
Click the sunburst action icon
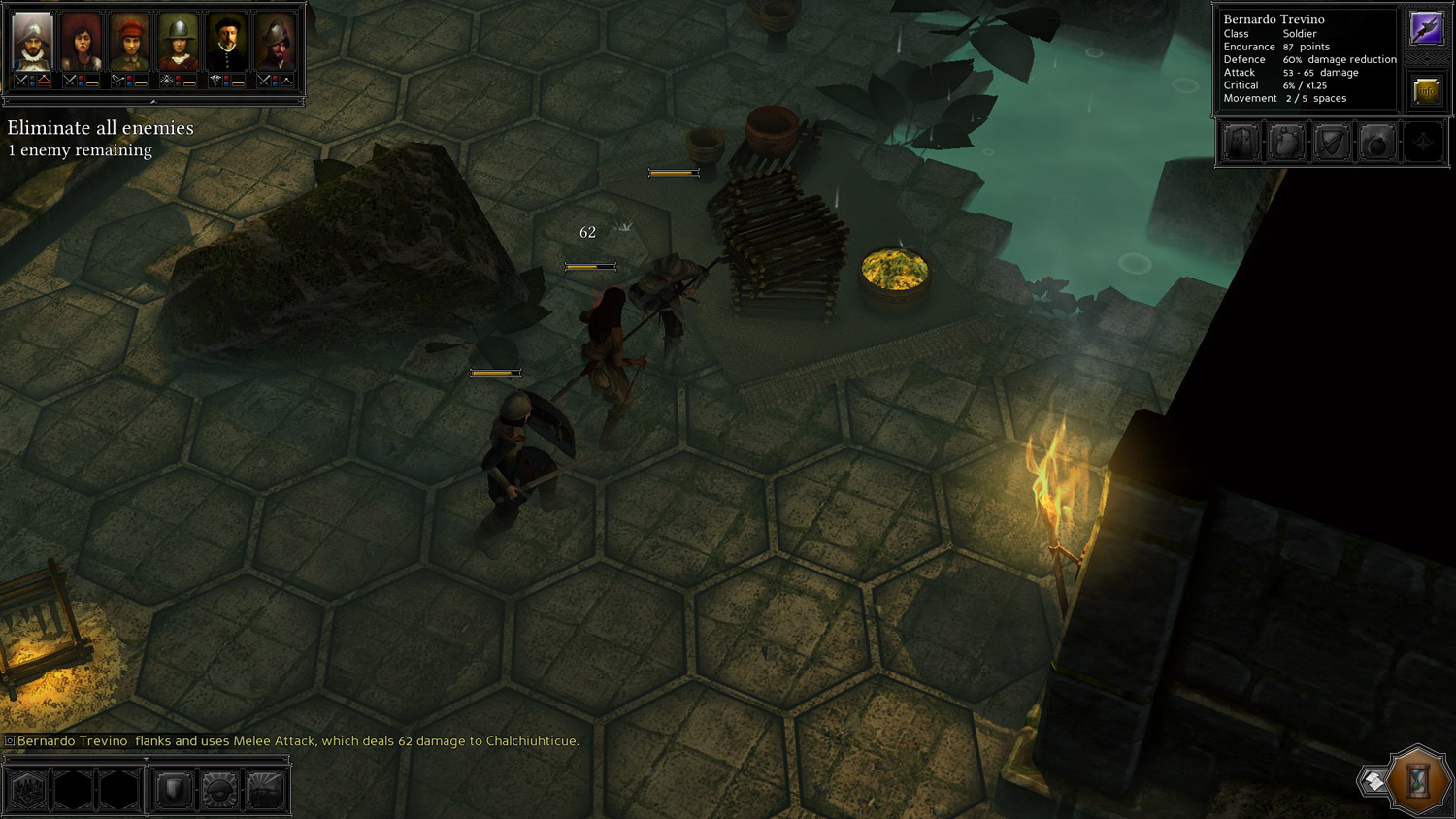(265, 790)
